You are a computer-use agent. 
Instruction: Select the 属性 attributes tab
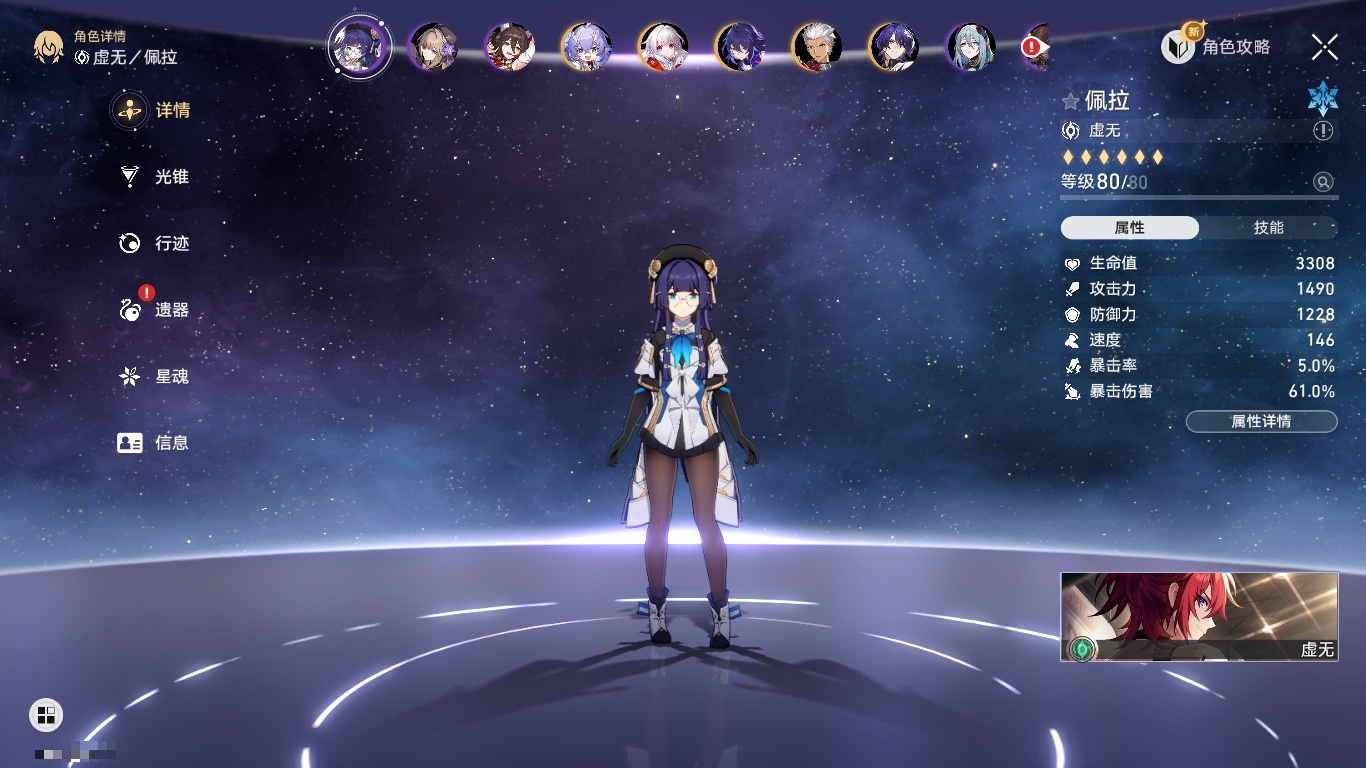pos(1130,228)
